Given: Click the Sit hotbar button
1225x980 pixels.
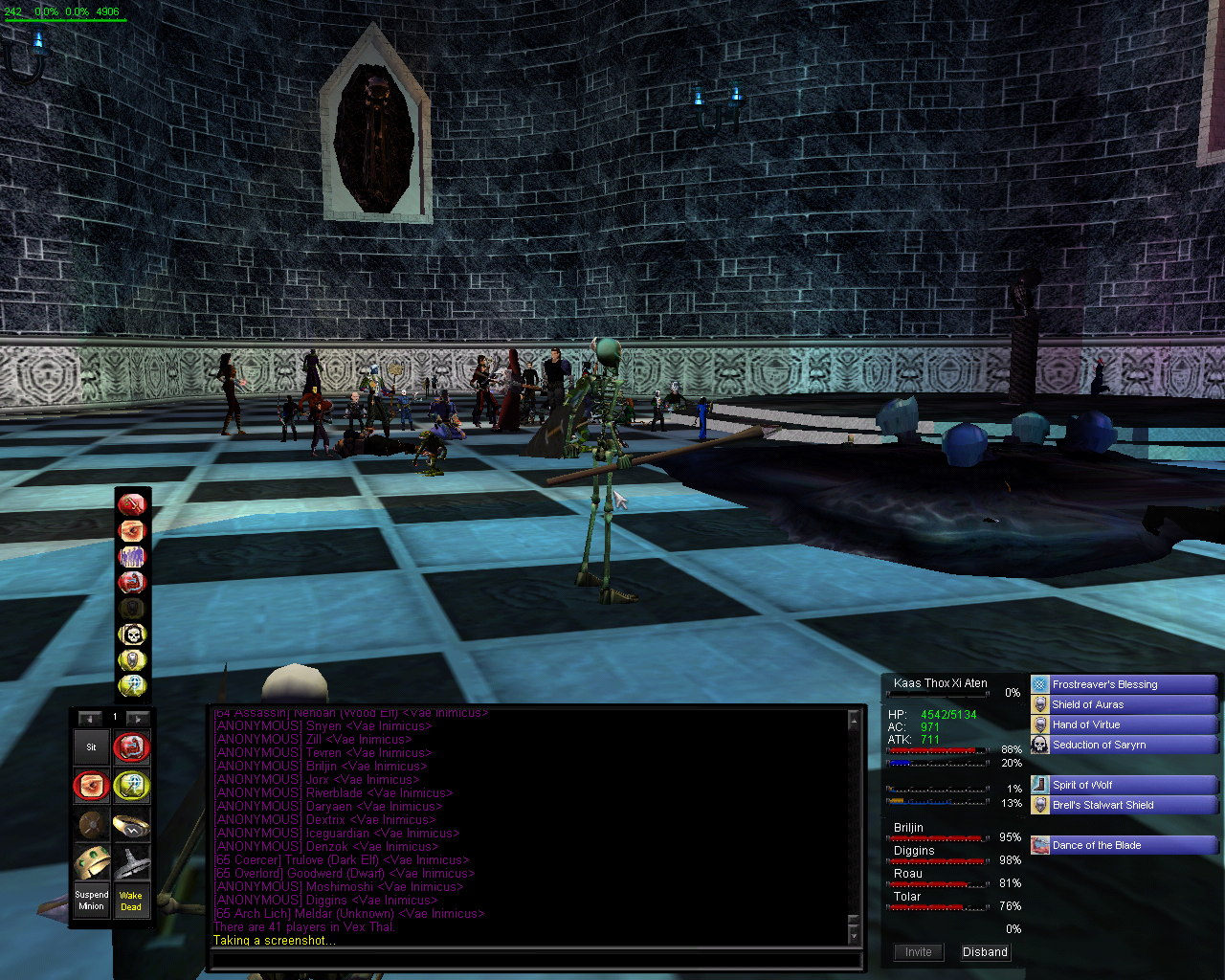Looking at the screenshot, I should click(92, 747).
